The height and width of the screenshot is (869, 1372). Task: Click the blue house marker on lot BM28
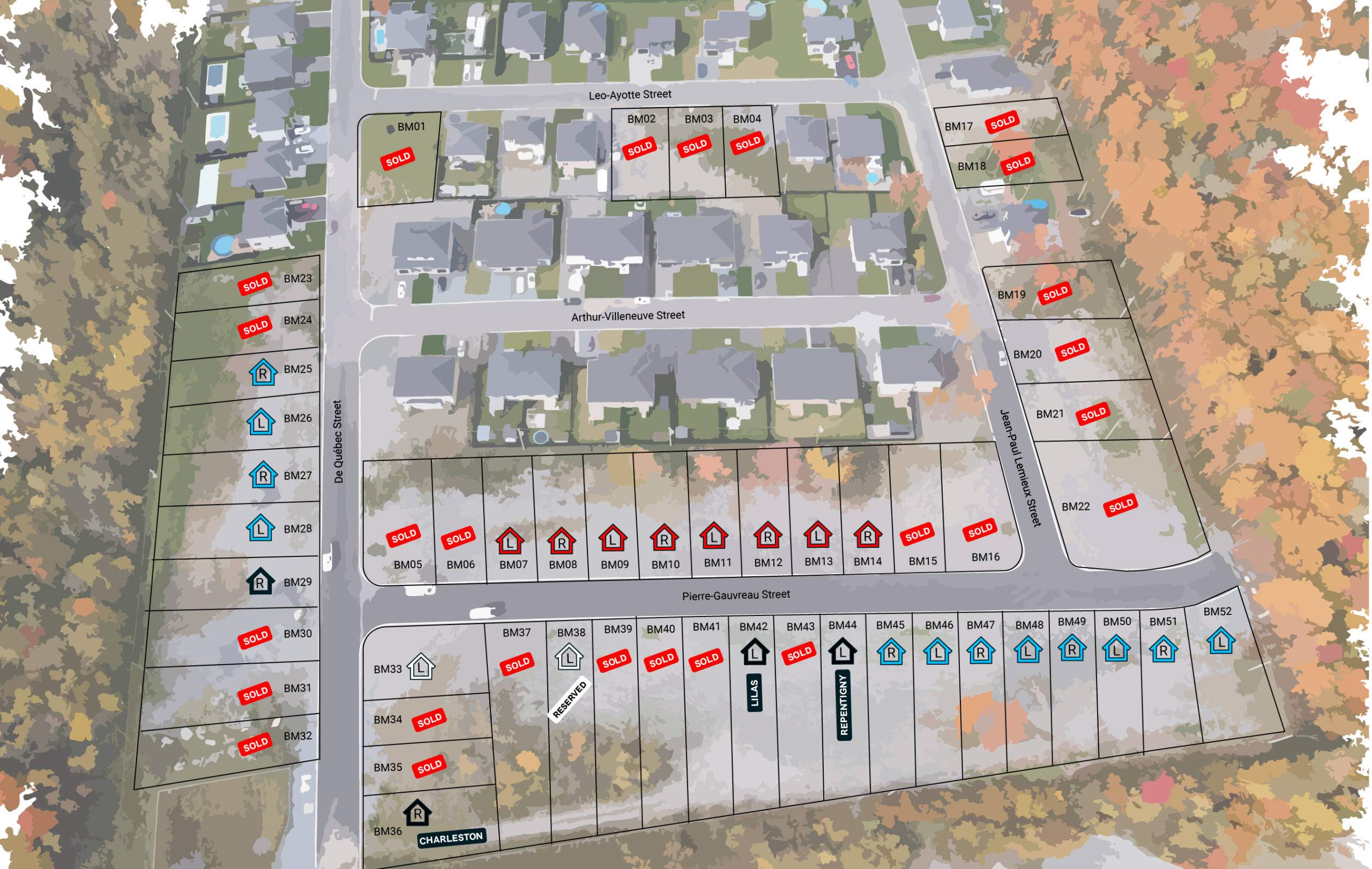(260, 528)
